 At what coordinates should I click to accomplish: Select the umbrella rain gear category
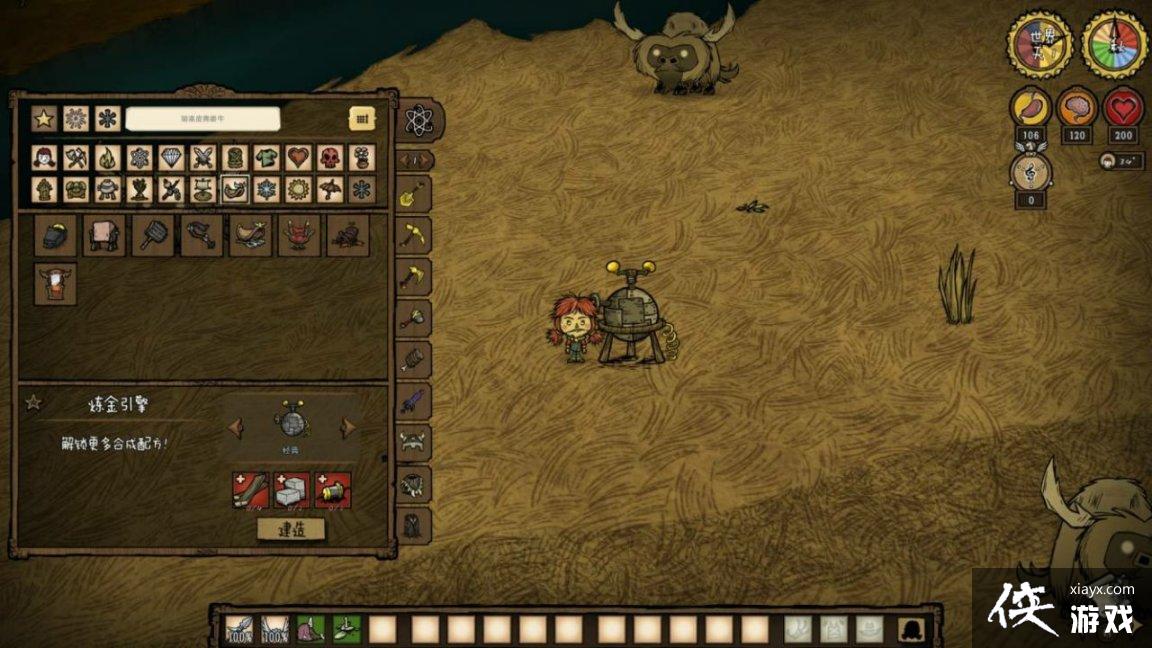(x=330, y=189)
